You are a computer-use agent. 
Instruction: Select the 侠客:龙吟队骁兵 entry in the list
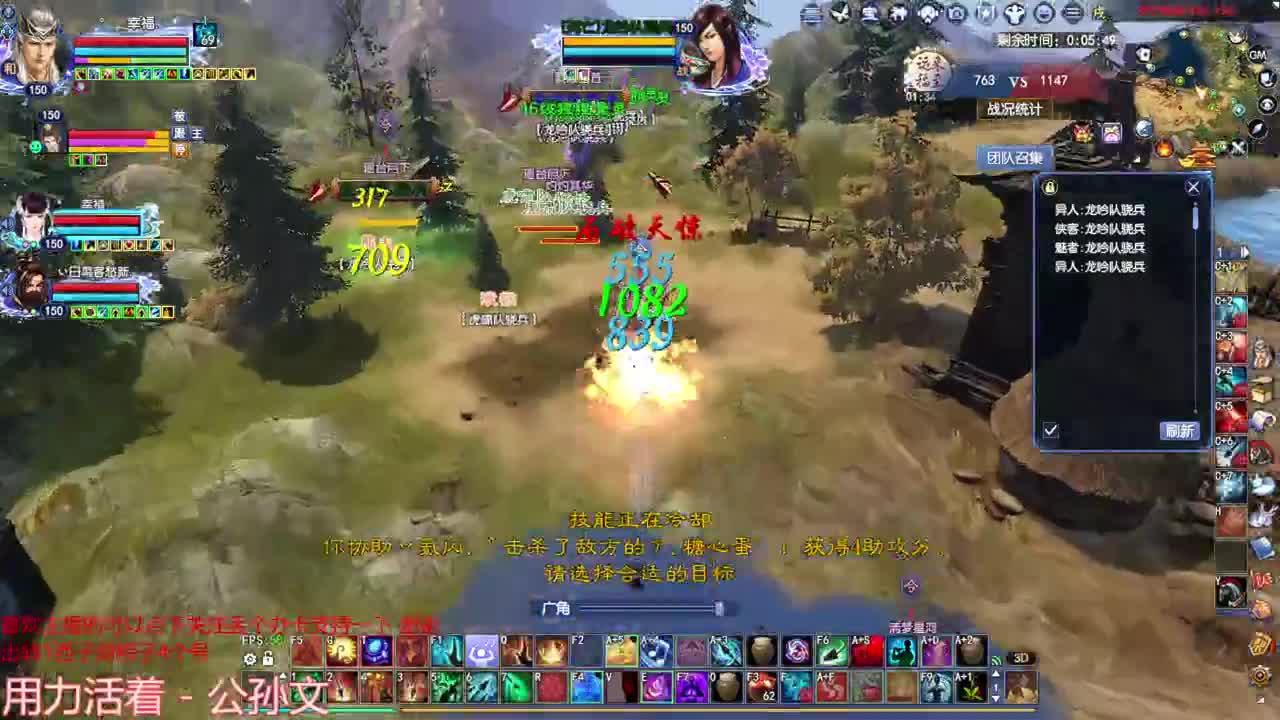pyautogui.click(x=1100, y=228)
